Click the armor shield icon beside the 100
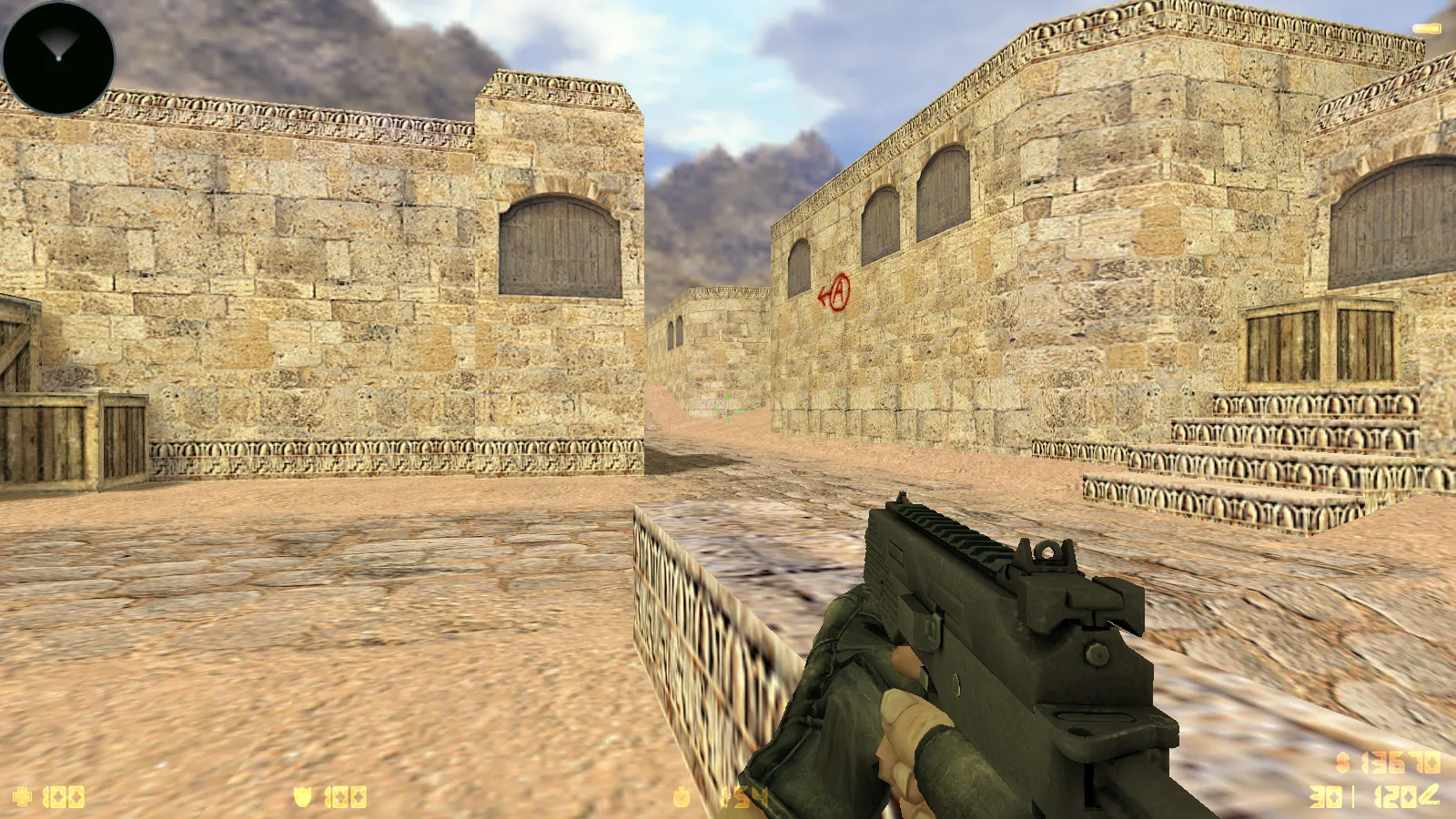 point(303,794)
